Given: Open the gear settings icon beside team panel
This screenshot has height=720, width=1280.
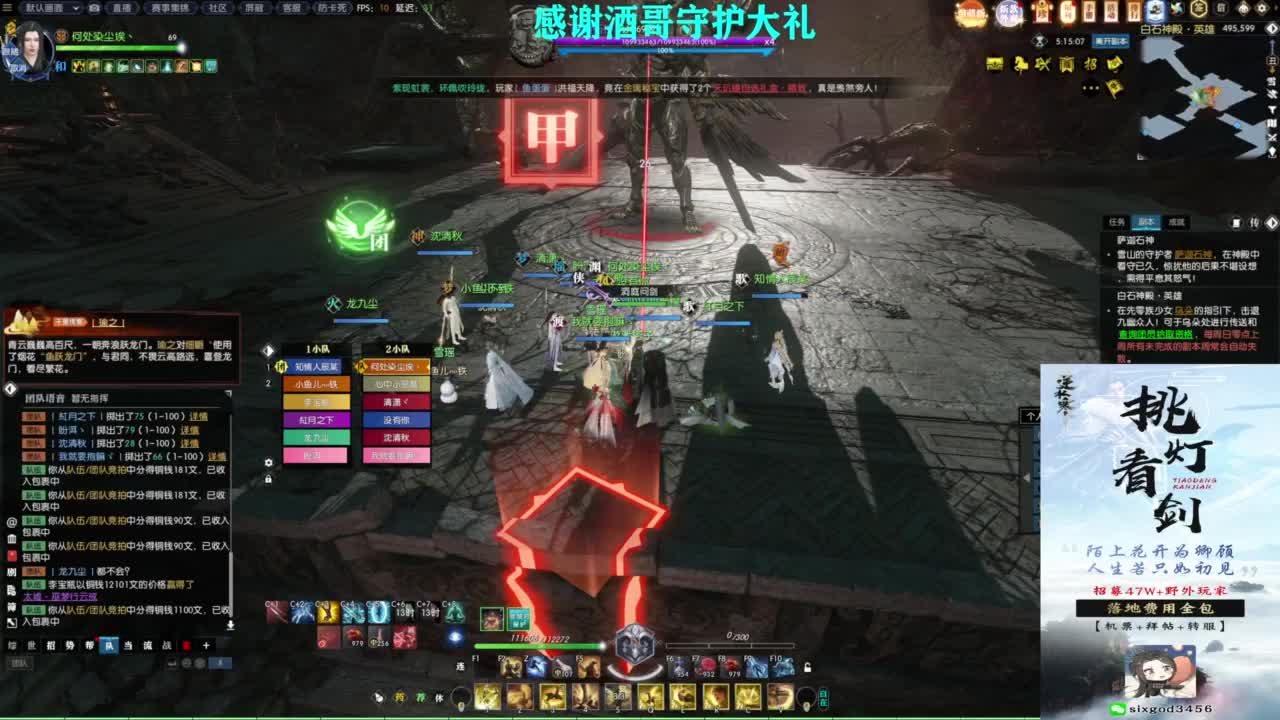Looking at the screenshot, I should 267,461.
